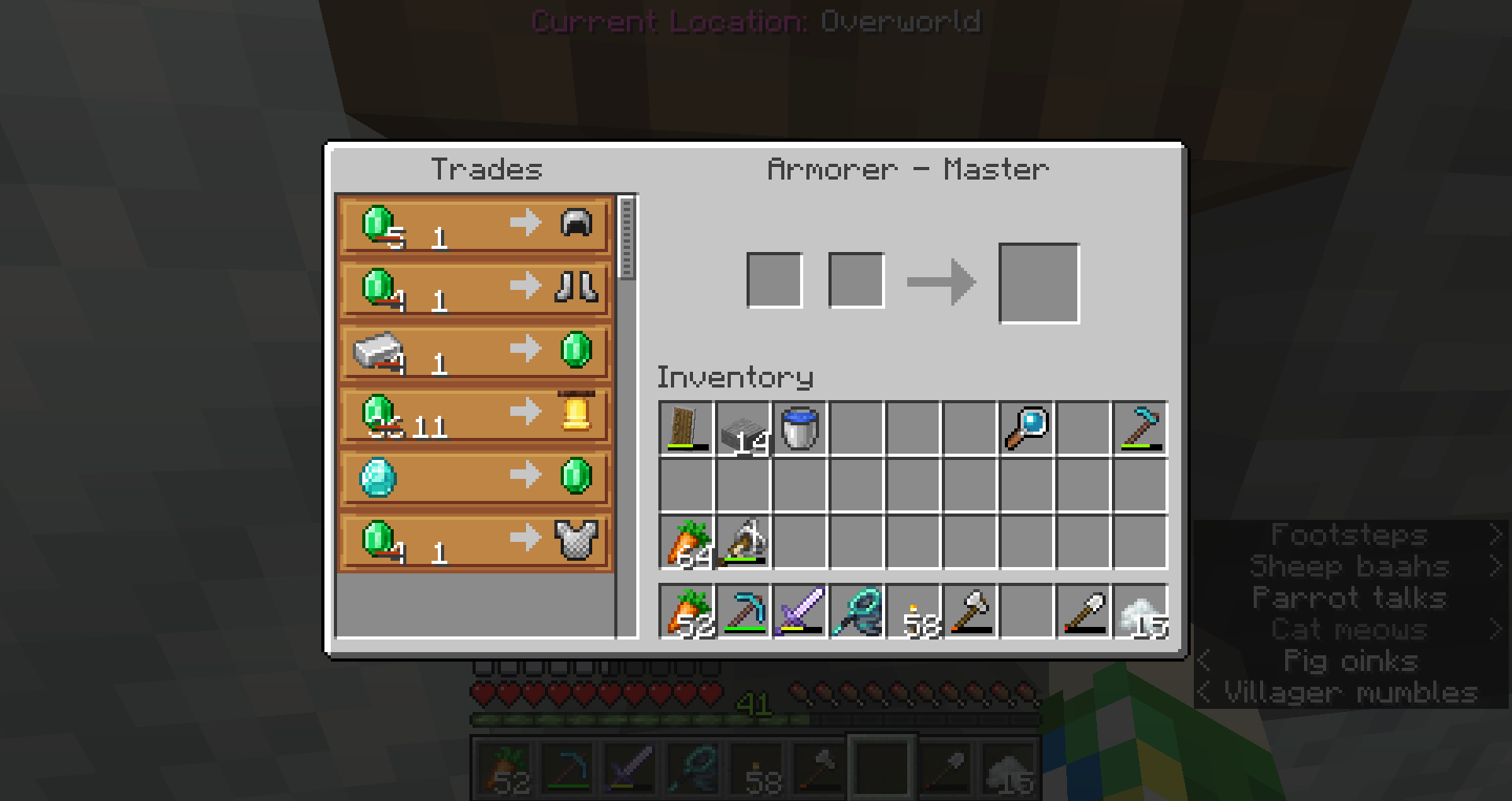1512x801 pixels.
Task: Select the iron shovel in hotbar
Action: point(1084,611)
